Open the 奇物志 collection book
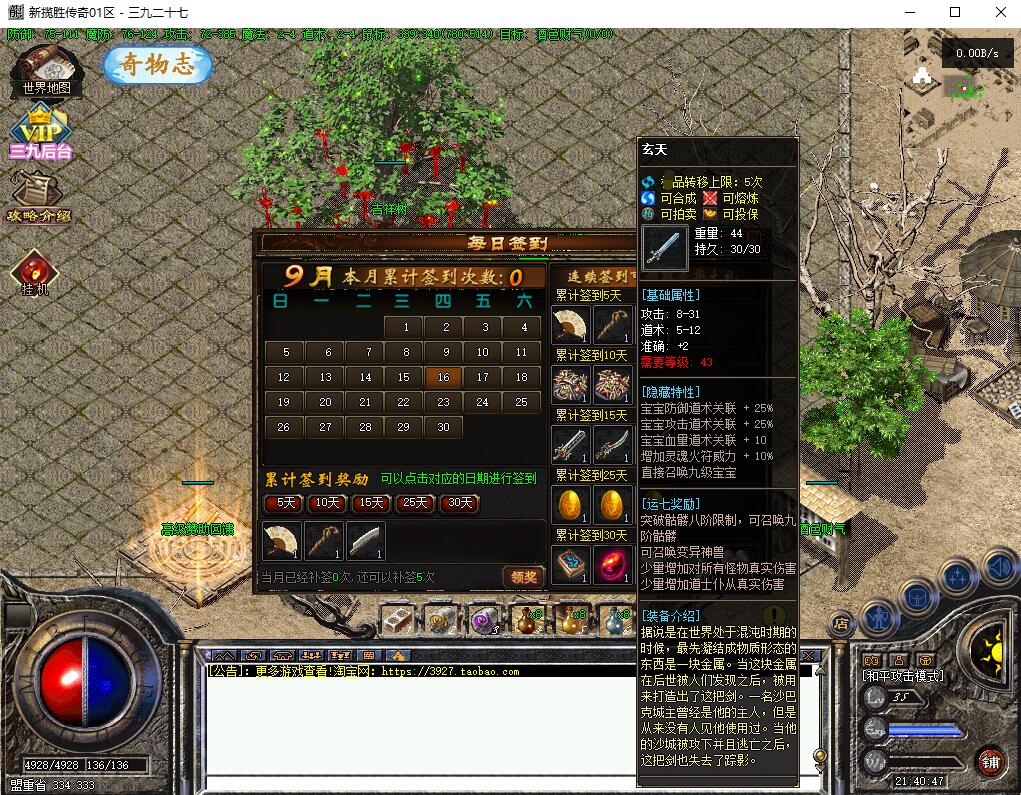The height and width of the screenshot is (795, 1021). (157, 65)
